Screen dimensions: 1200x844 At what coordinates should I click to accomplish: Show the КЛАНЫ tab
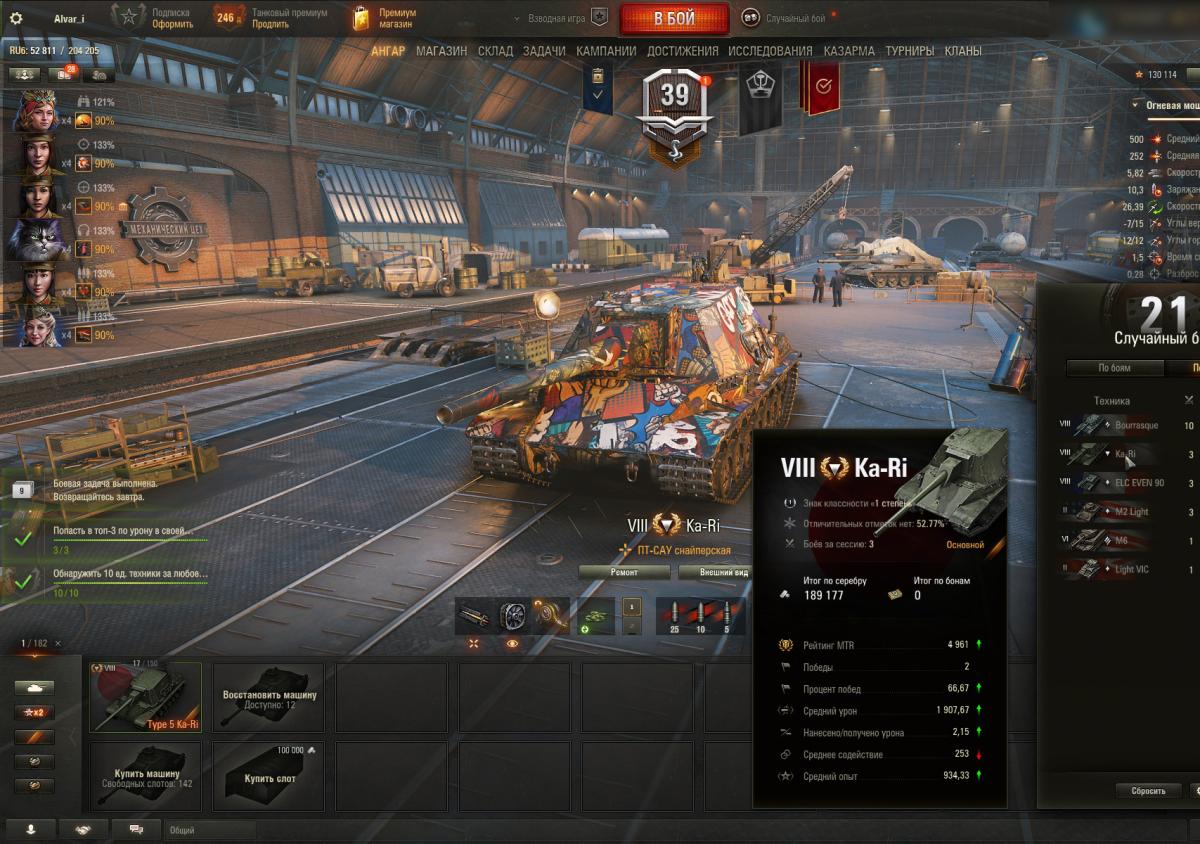point(963,51)
